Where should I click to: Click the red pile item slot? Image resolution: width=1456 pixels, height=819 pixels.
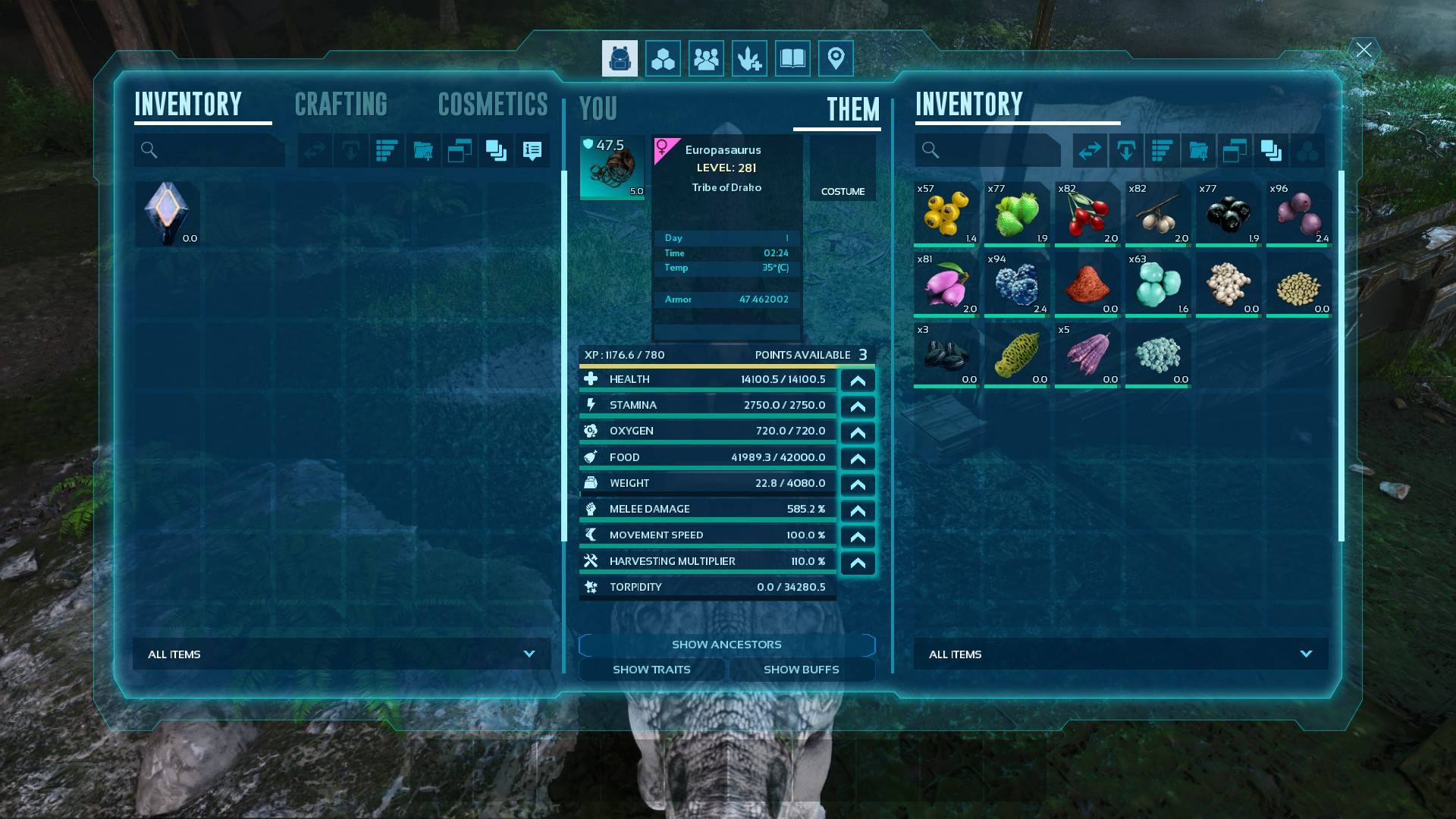coord(1087,285)
